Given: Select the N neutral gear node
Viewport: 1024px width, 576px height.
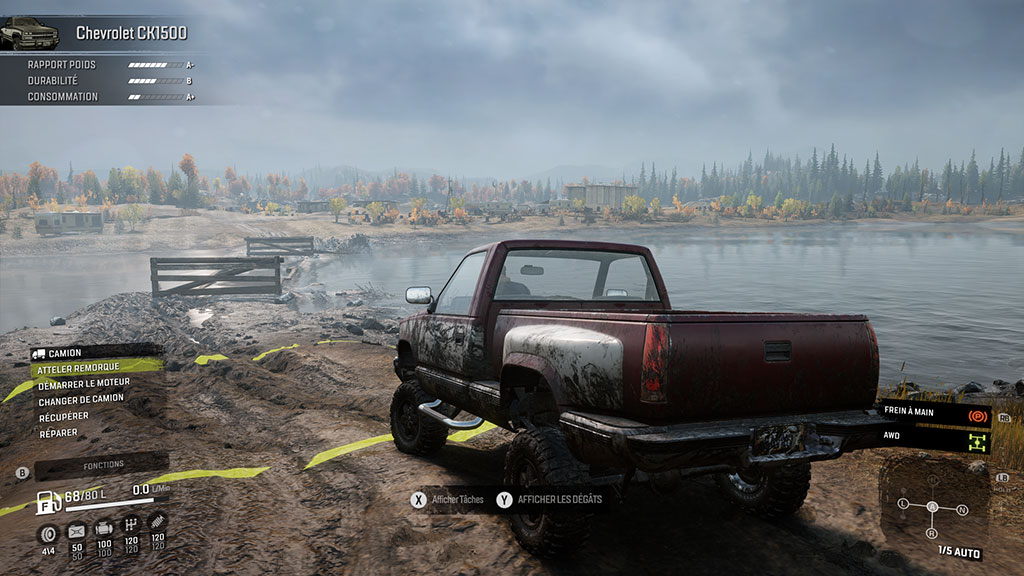Looking at the screenshot, I should [962, 510].
